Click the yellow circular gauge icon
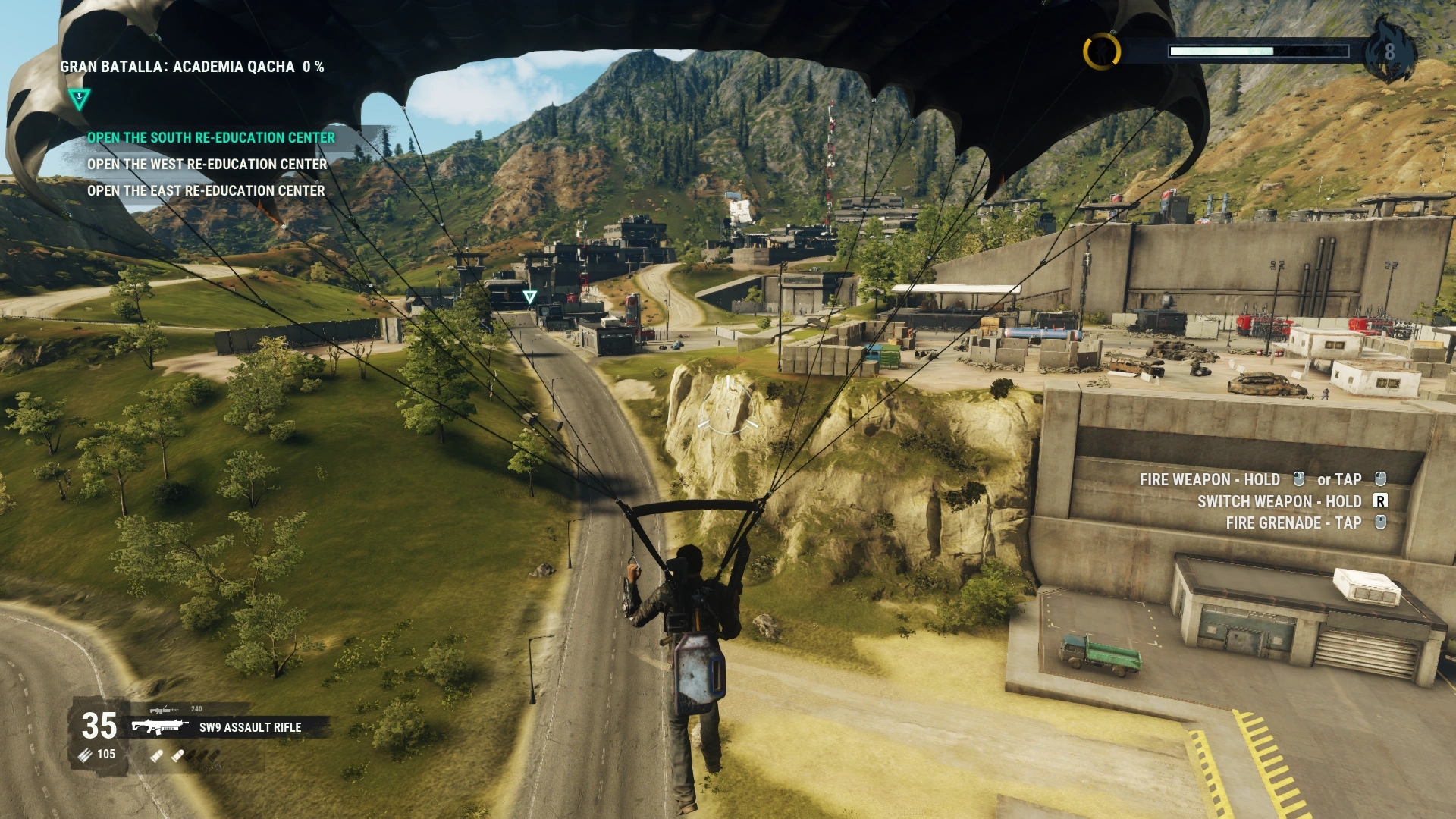Screen dimensions: 1456x819 click(x=1101, y=52)
